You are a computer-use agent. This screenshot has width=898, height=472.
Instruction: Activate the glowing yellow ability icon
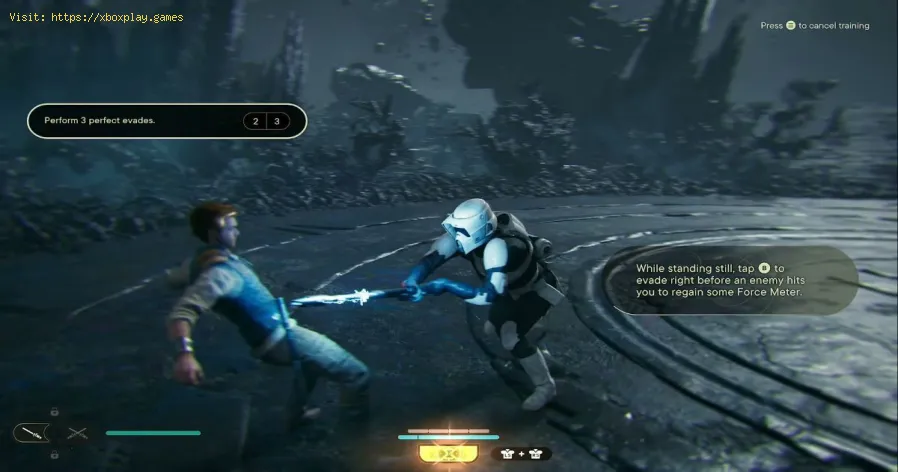pyautogui.click(x=441, y=454)
